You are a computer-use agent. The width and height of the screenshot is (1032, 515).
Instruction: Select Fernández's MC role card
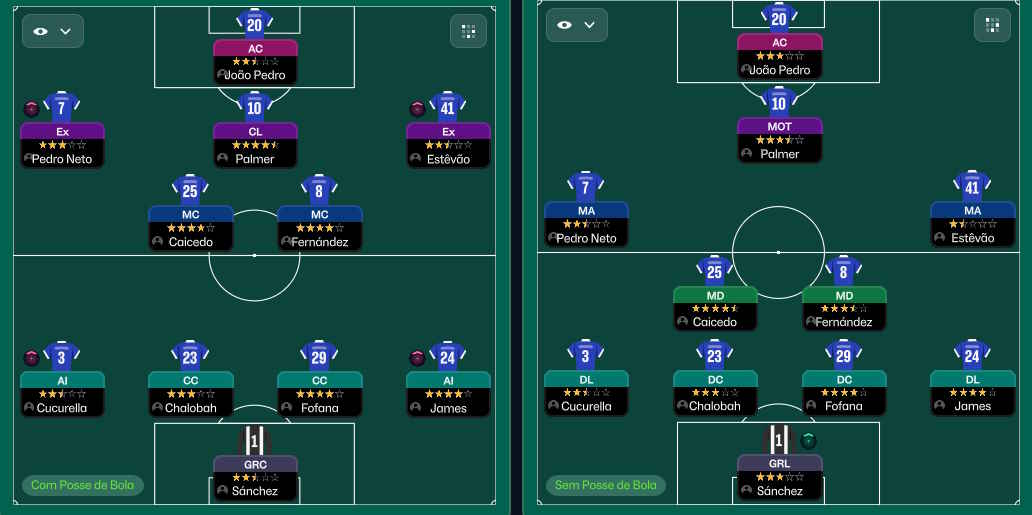tap(319, 228)
